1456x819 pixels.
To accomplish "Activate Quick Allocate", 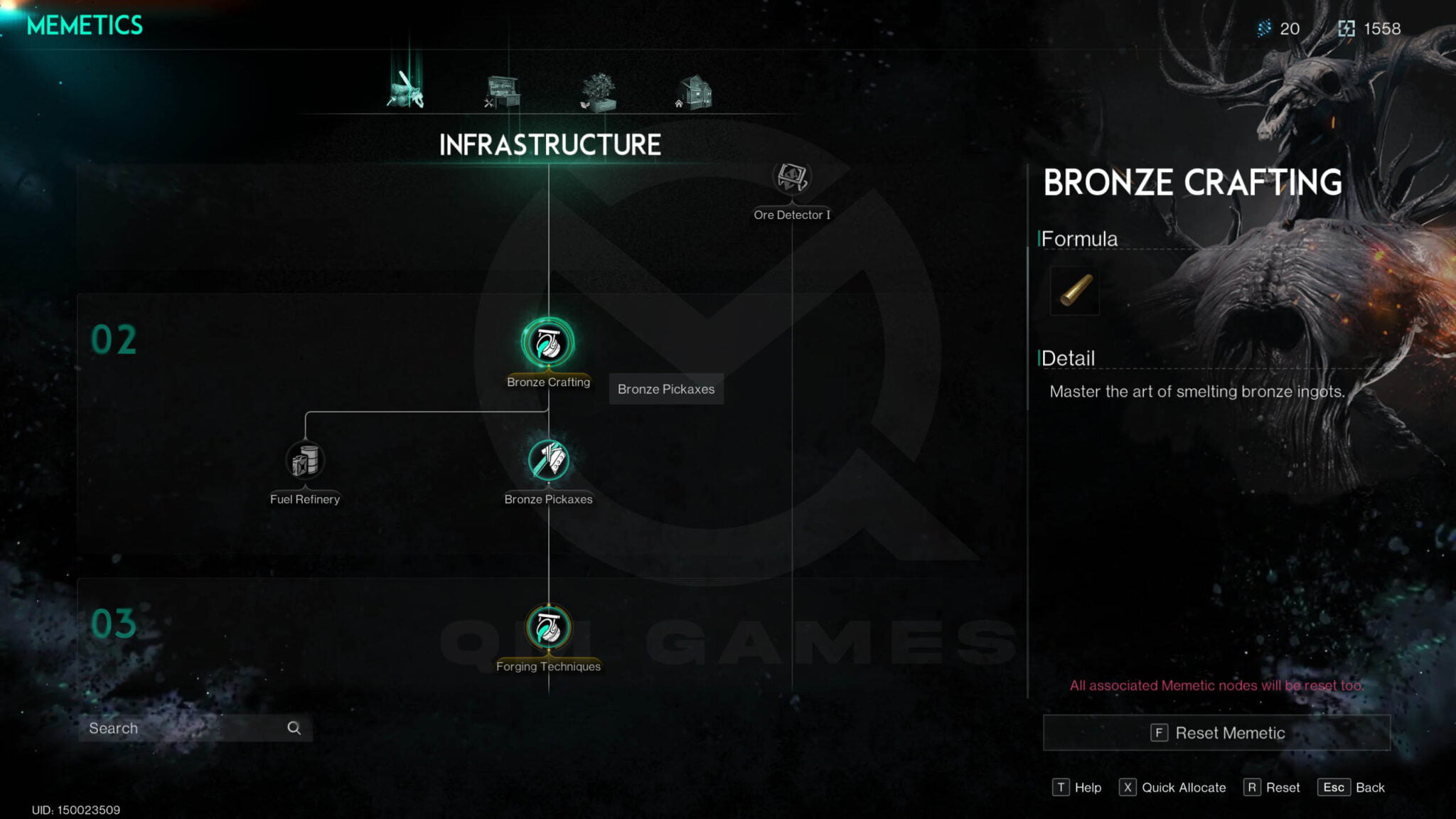I will [x=1173, y=788].
